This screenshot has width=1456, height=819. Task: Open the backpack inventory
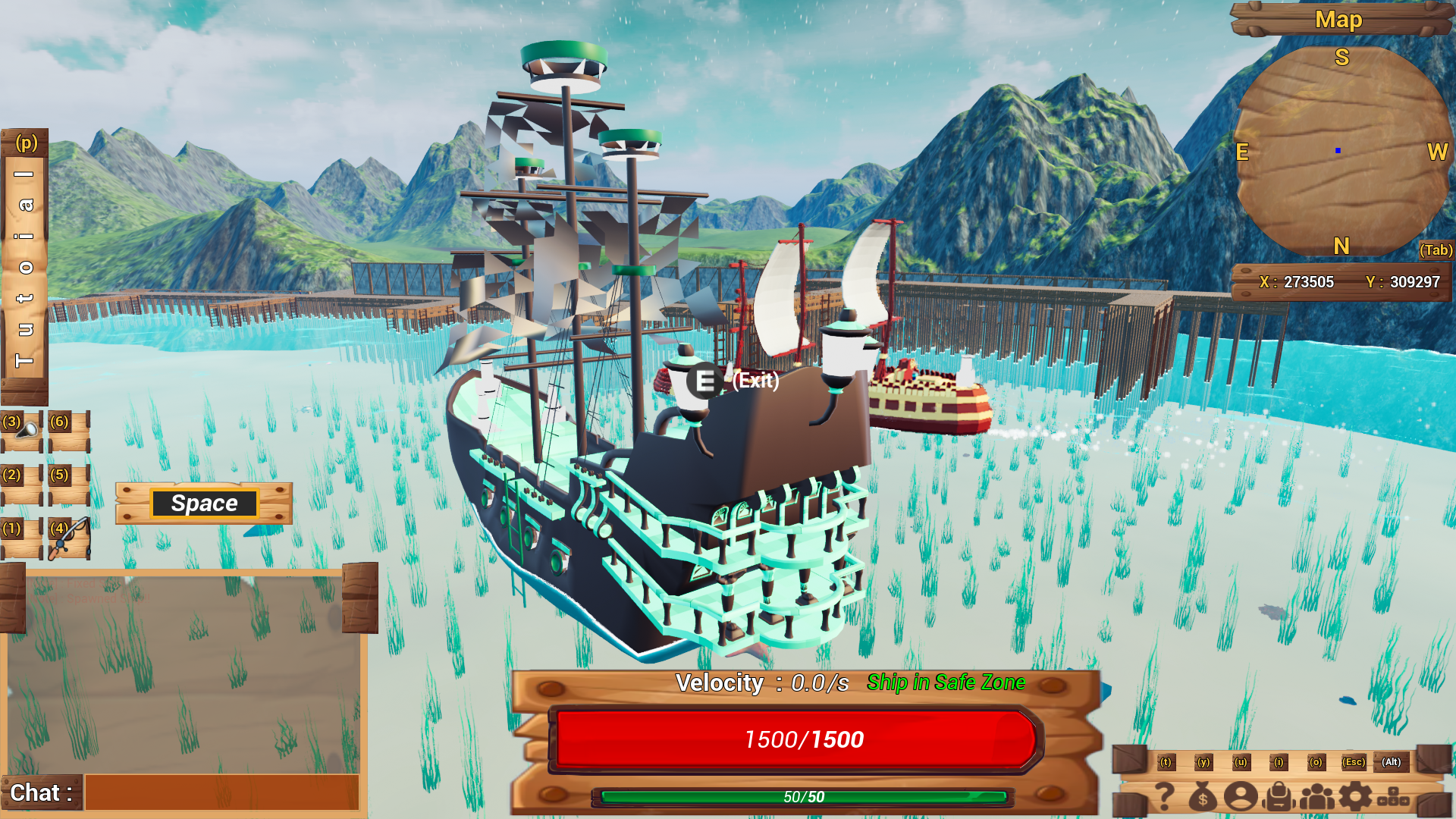click(x=1279, y=796)
